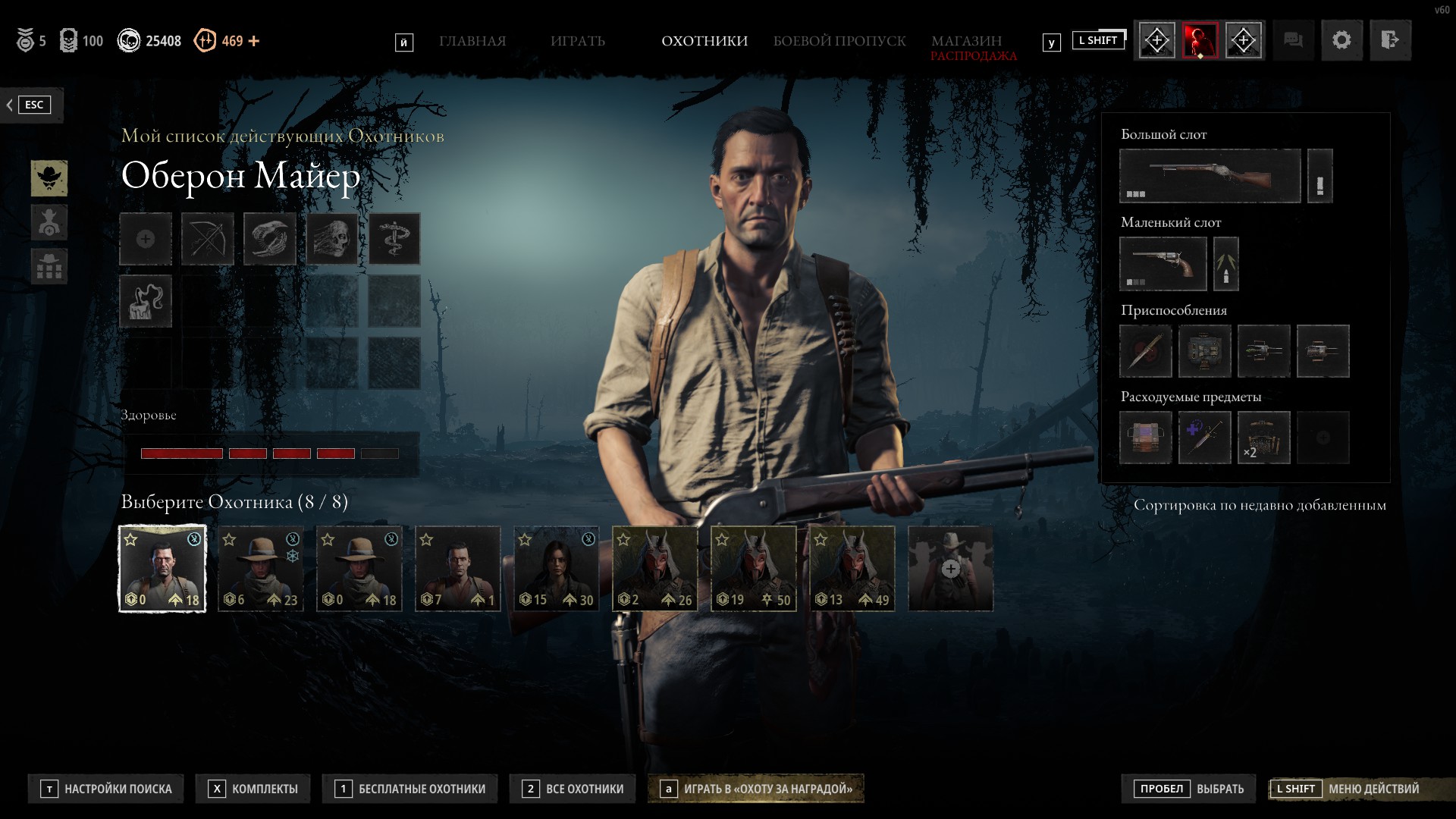Open the БОЕВОЙ ПРОПУСК tab
This screenshot has height=819, width=1456.
click(839, 41)
